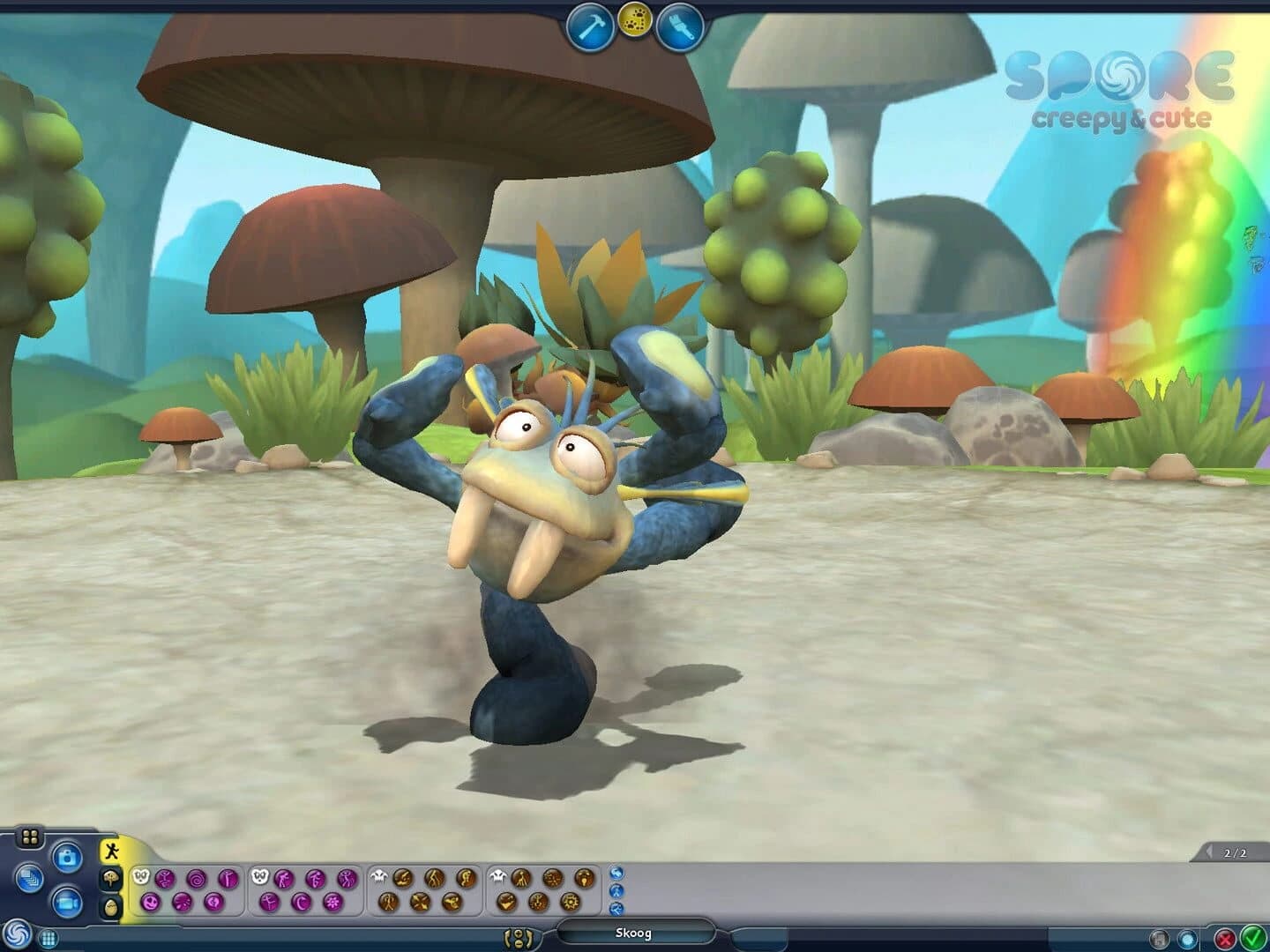Switch to the Test Drive running-man tab

click(111, 849)
